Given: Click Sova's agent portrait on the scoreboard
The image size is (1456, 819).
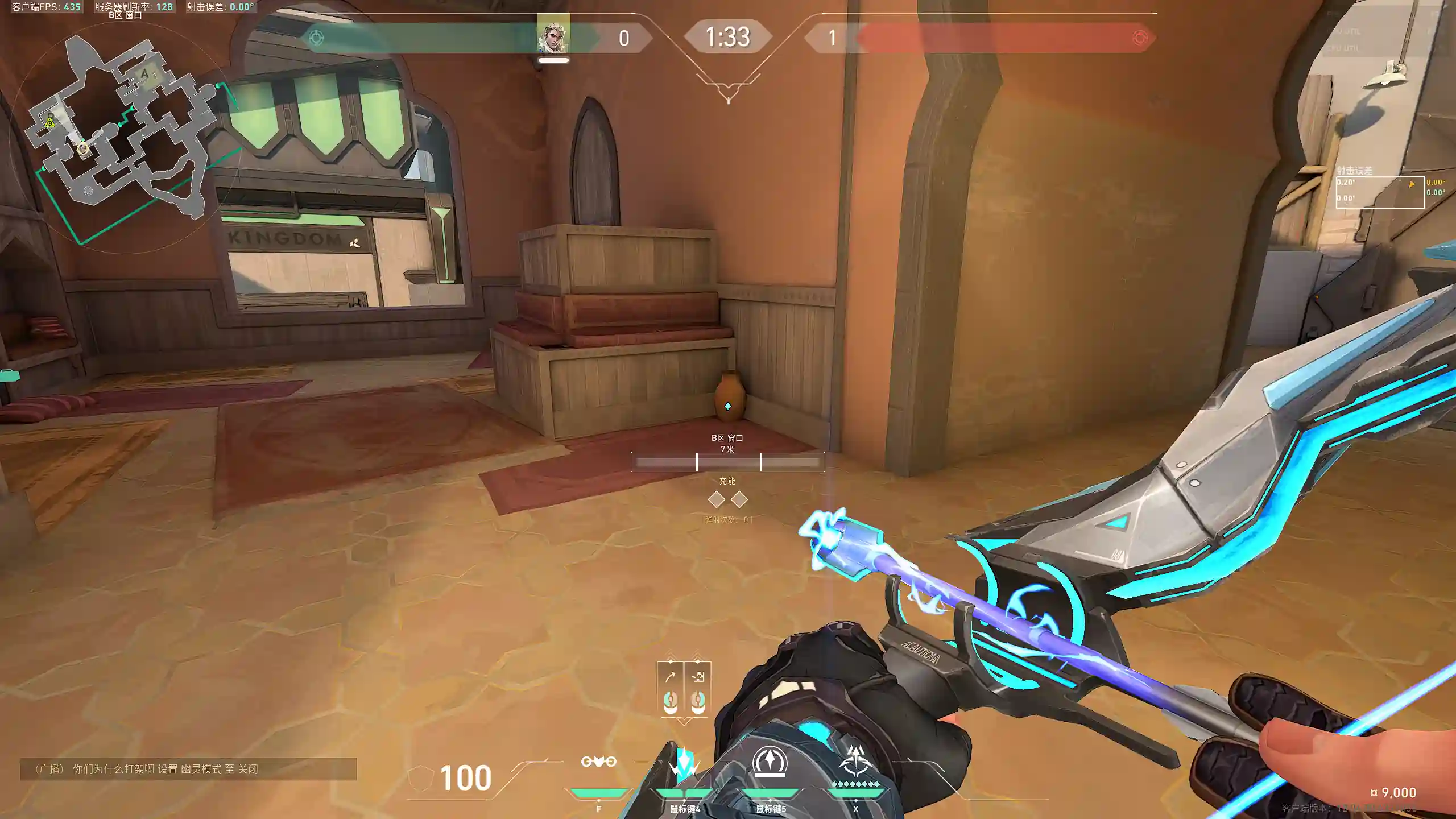Looking at the screenshot, I should tap(553, 37).
